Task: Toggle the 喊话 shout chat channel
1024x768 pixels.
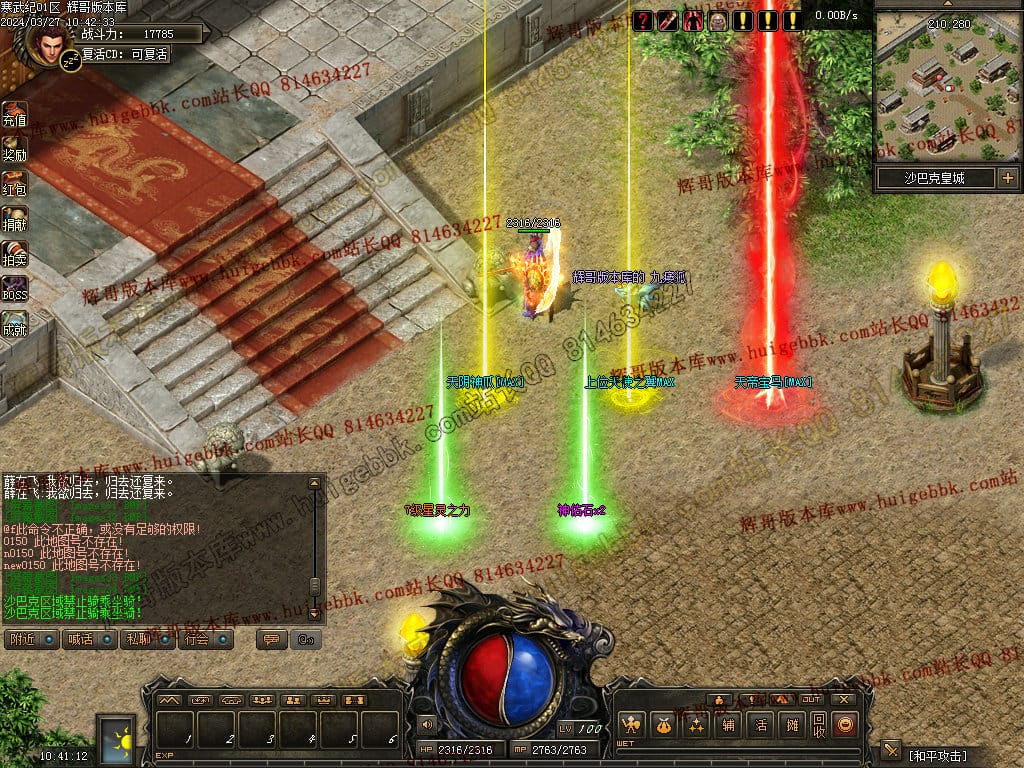Action: pyautogui.click(x=90, y=639)
